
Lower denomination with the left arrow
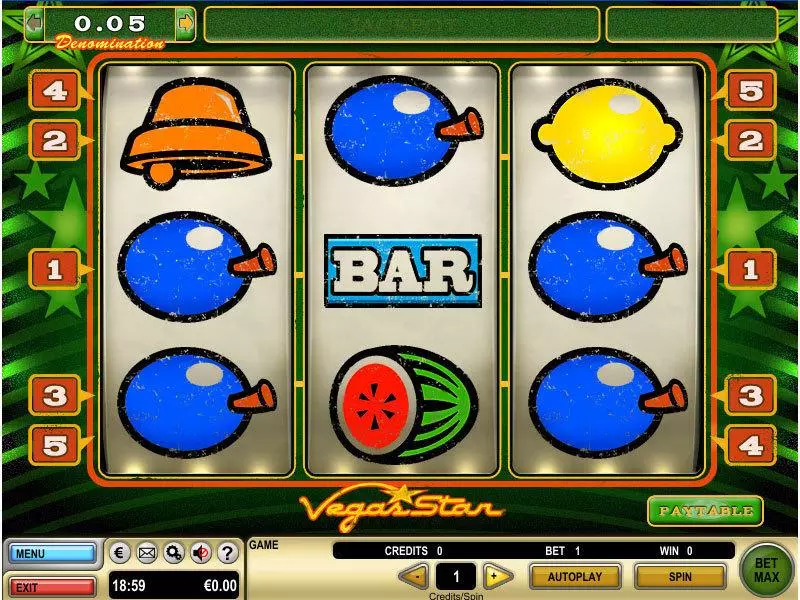(x=34, y=23)
